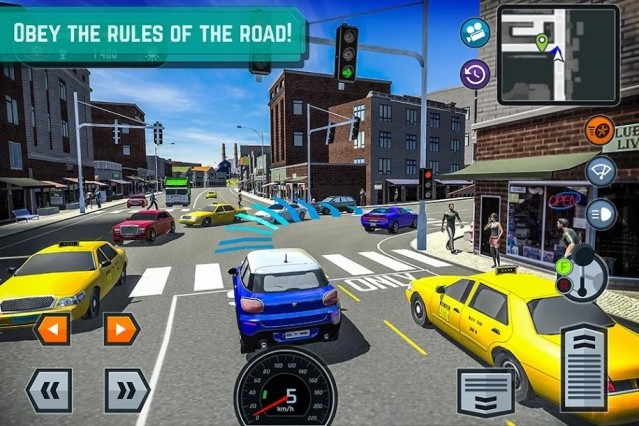Open the minimap
The height and width of the screenshot is (426, 639).
[558, 42]
